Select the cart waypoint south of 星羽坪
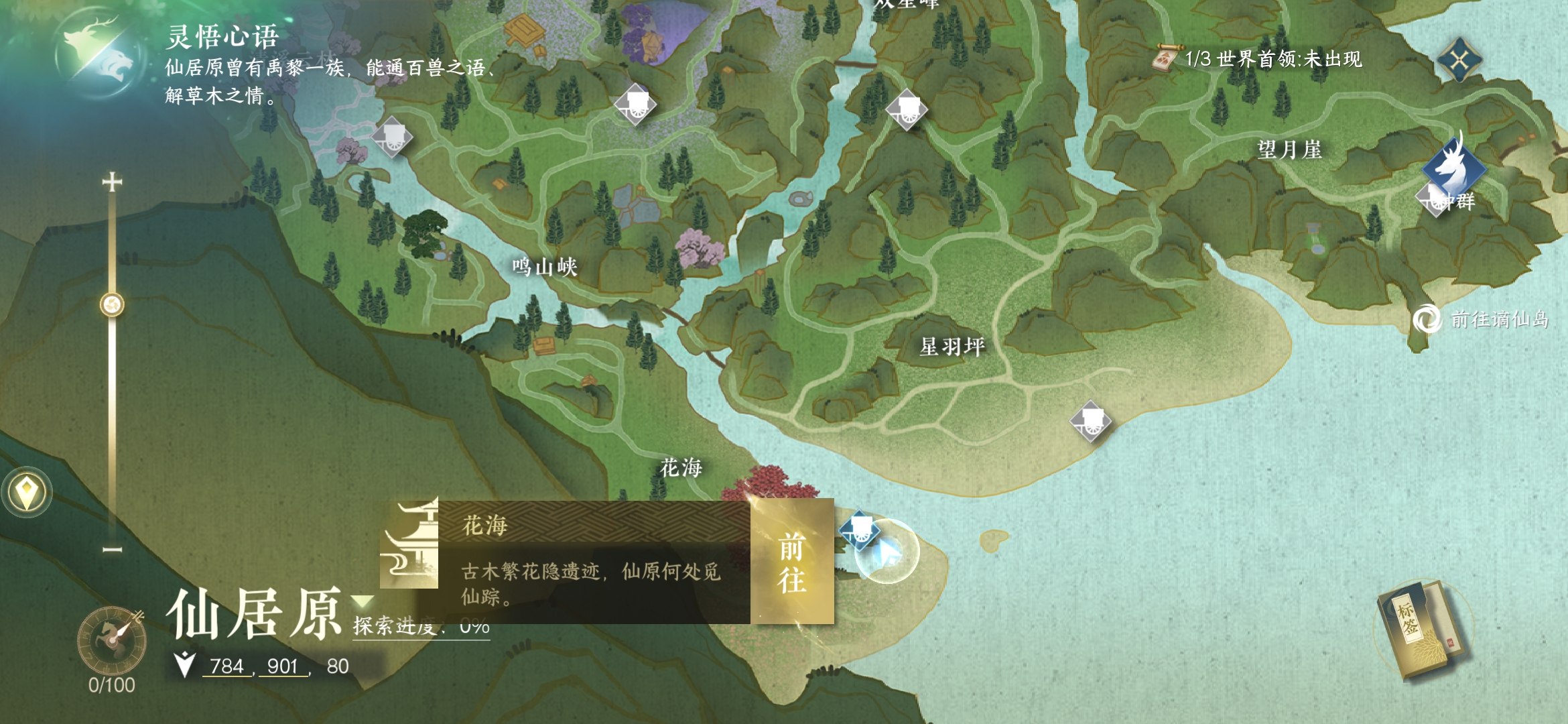The height and width of the screenshot is (724, 1568). pos(1090,422)
